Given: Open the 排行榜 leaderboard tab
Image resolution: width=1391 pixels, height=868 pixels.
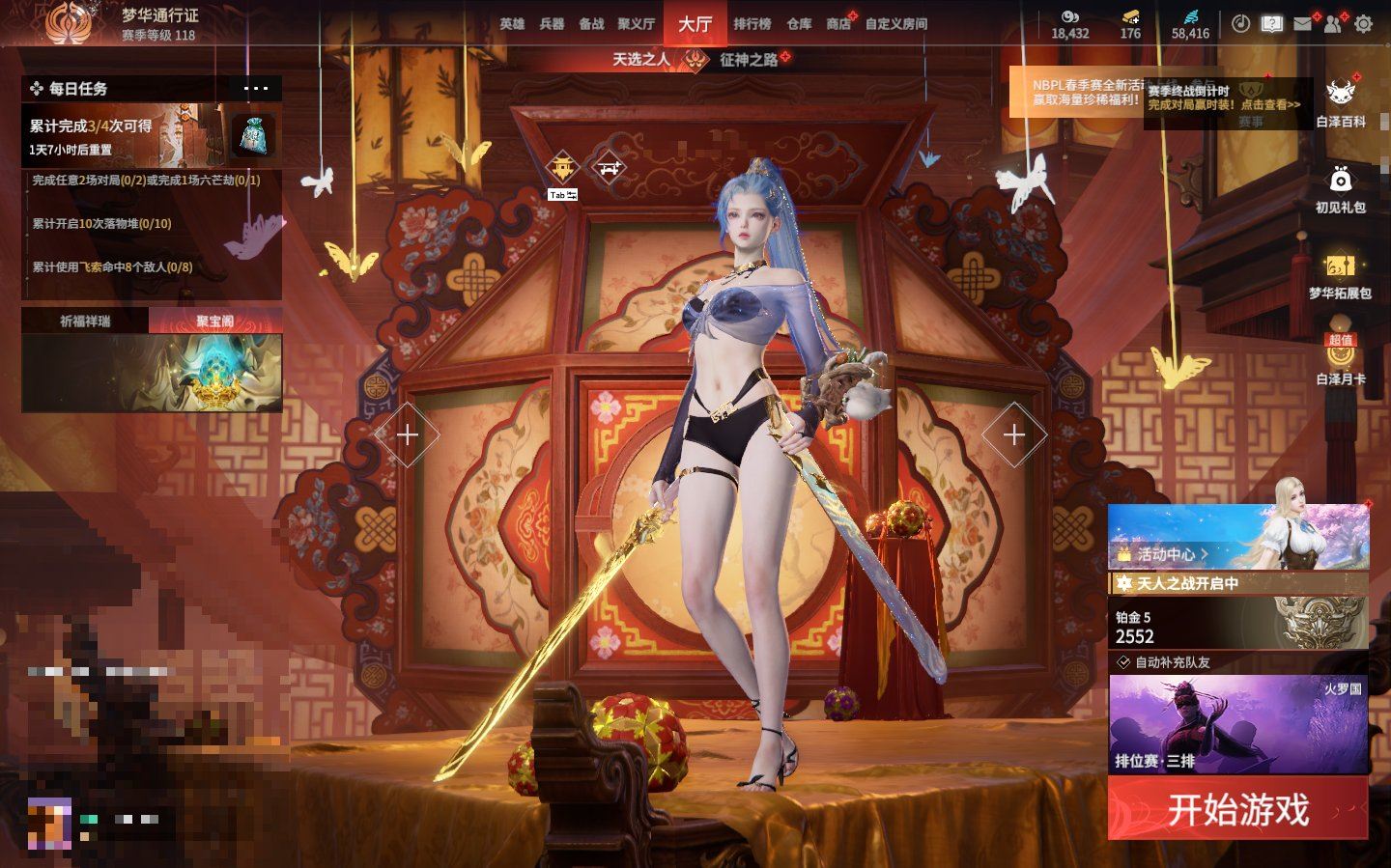Looking at the screenshot, I should click(752, 24).
